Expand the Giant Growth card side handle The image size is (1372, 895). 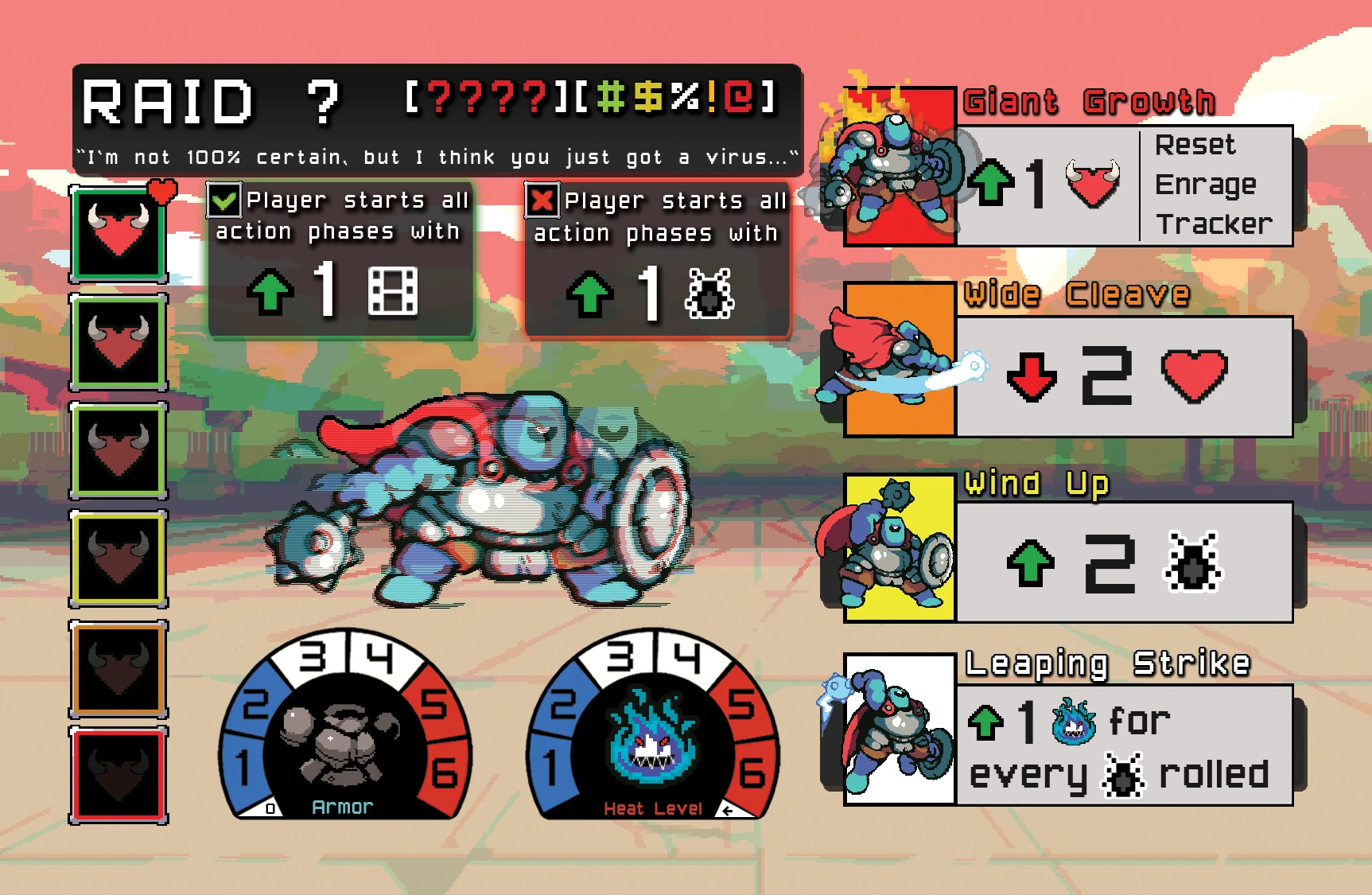click(x=1300, y=183)
